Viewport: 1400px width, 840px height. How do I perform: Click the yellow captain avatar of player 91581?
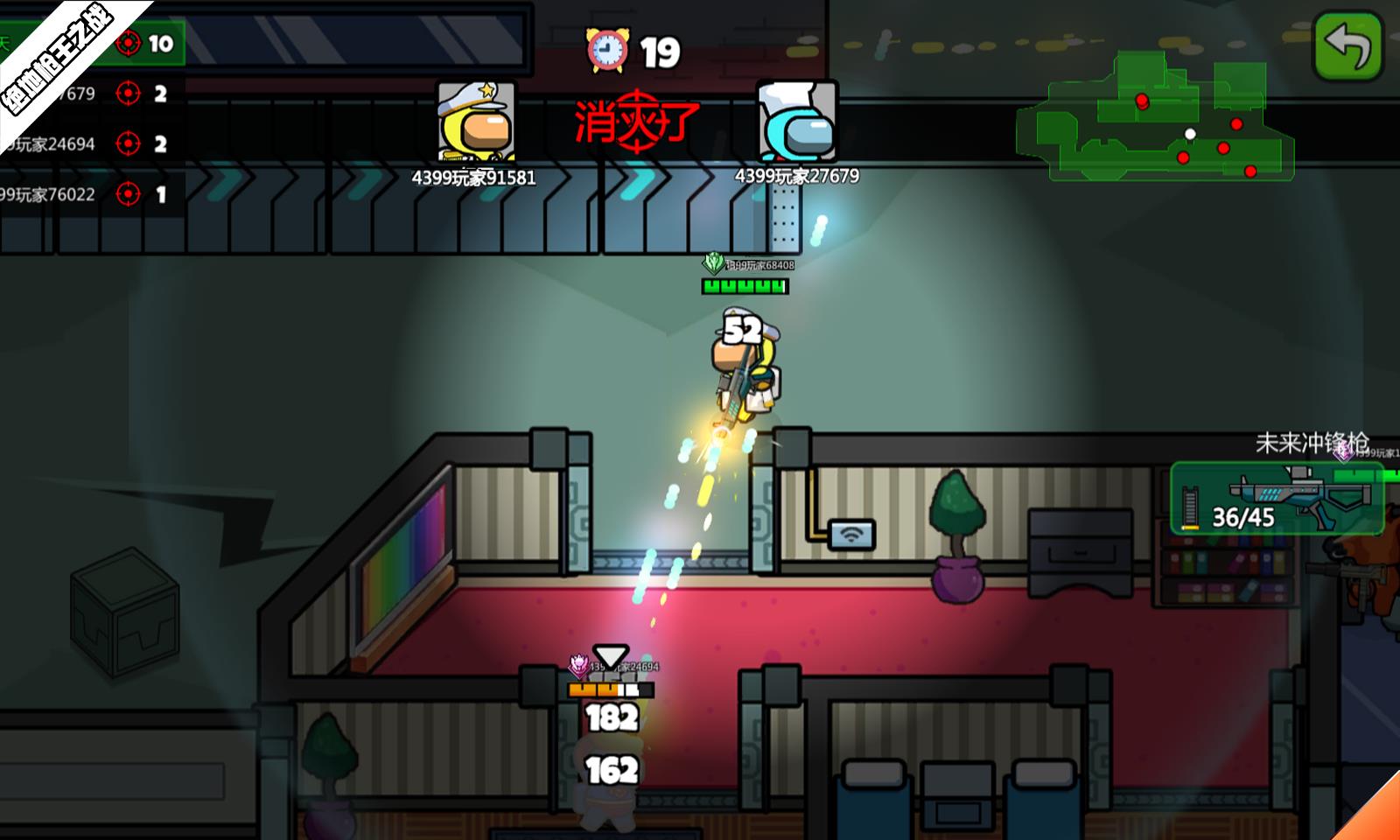(476, 122)
